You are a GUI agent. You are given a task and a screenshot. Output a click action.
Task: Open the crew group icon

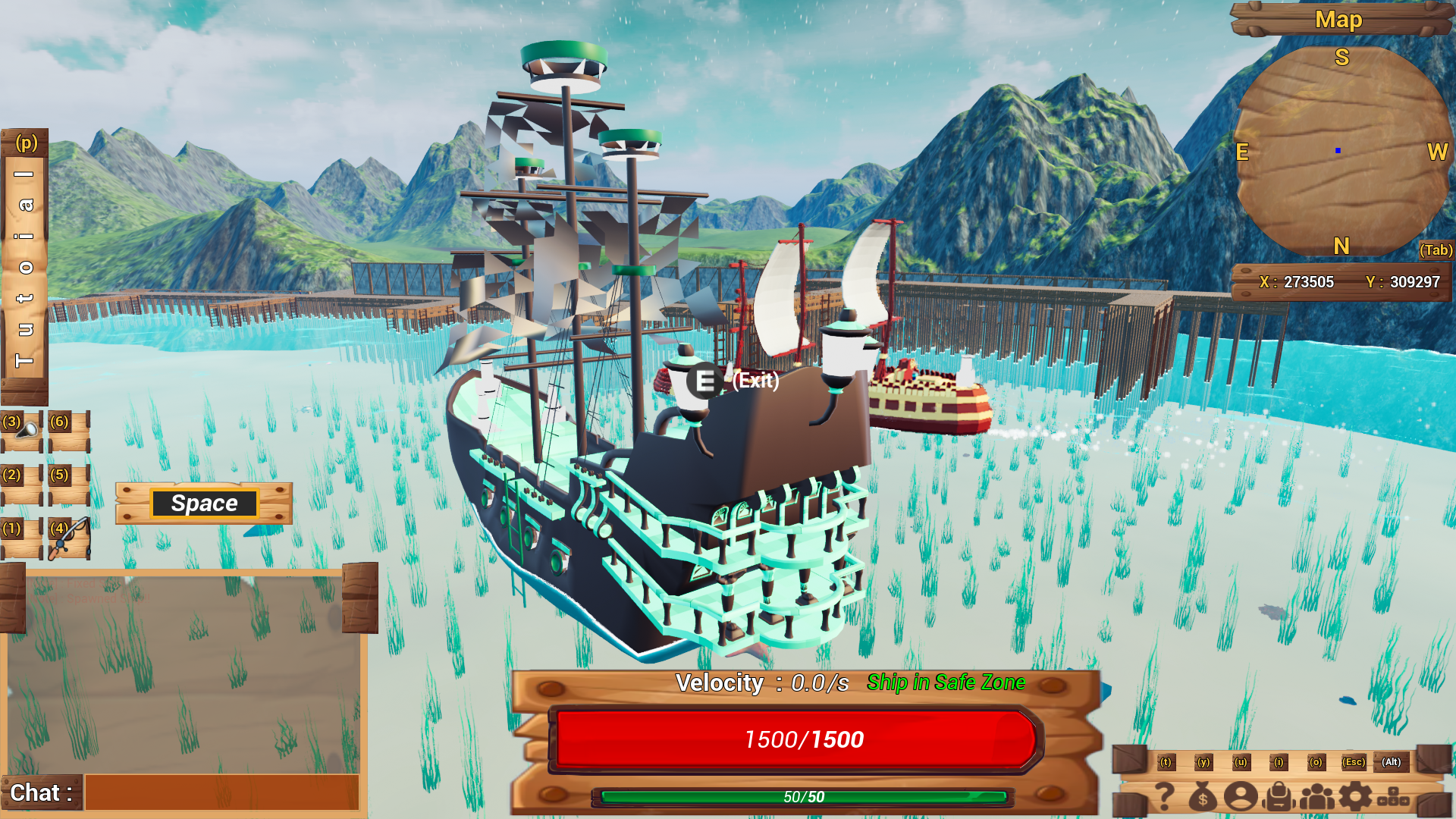click(1317, 796)
